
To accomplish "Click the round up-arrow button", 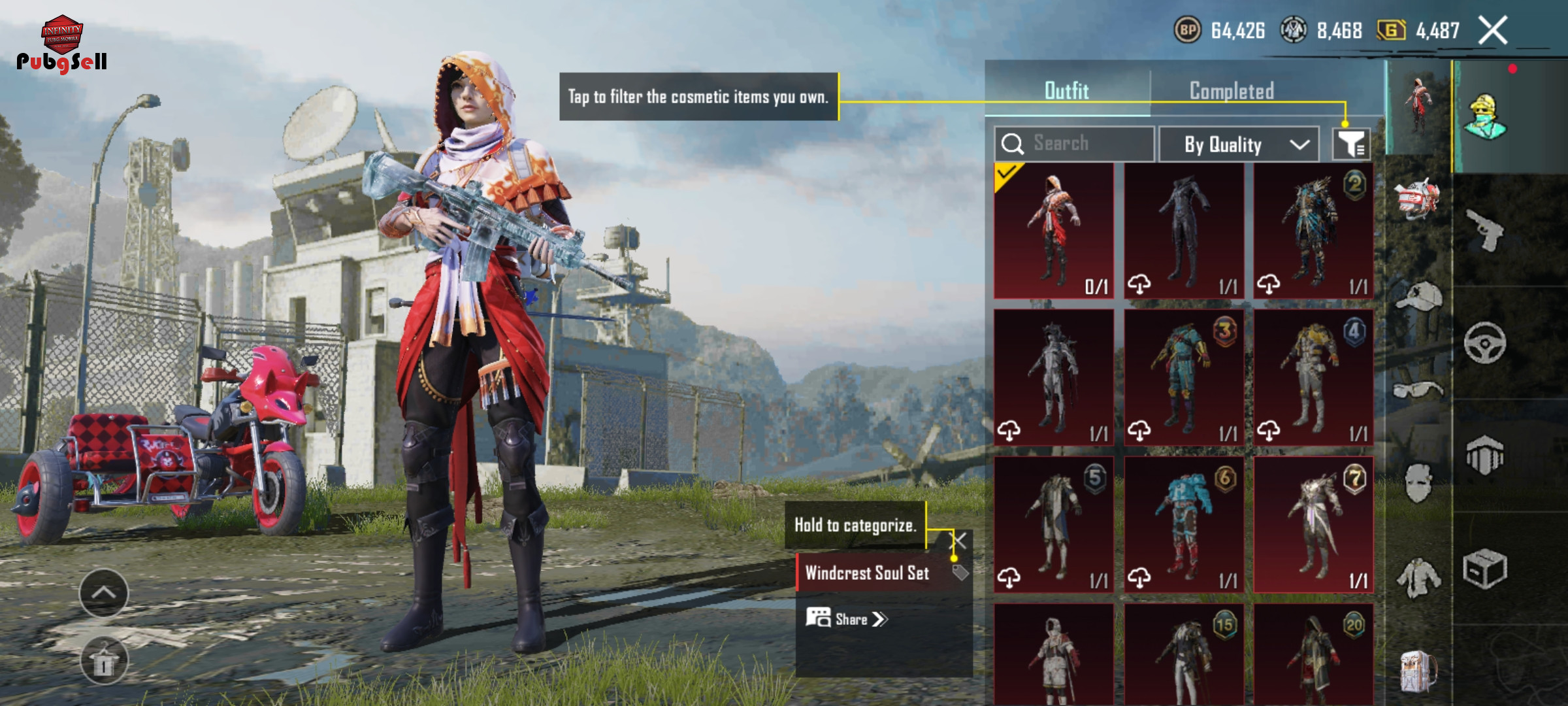I will coord(104,593).
